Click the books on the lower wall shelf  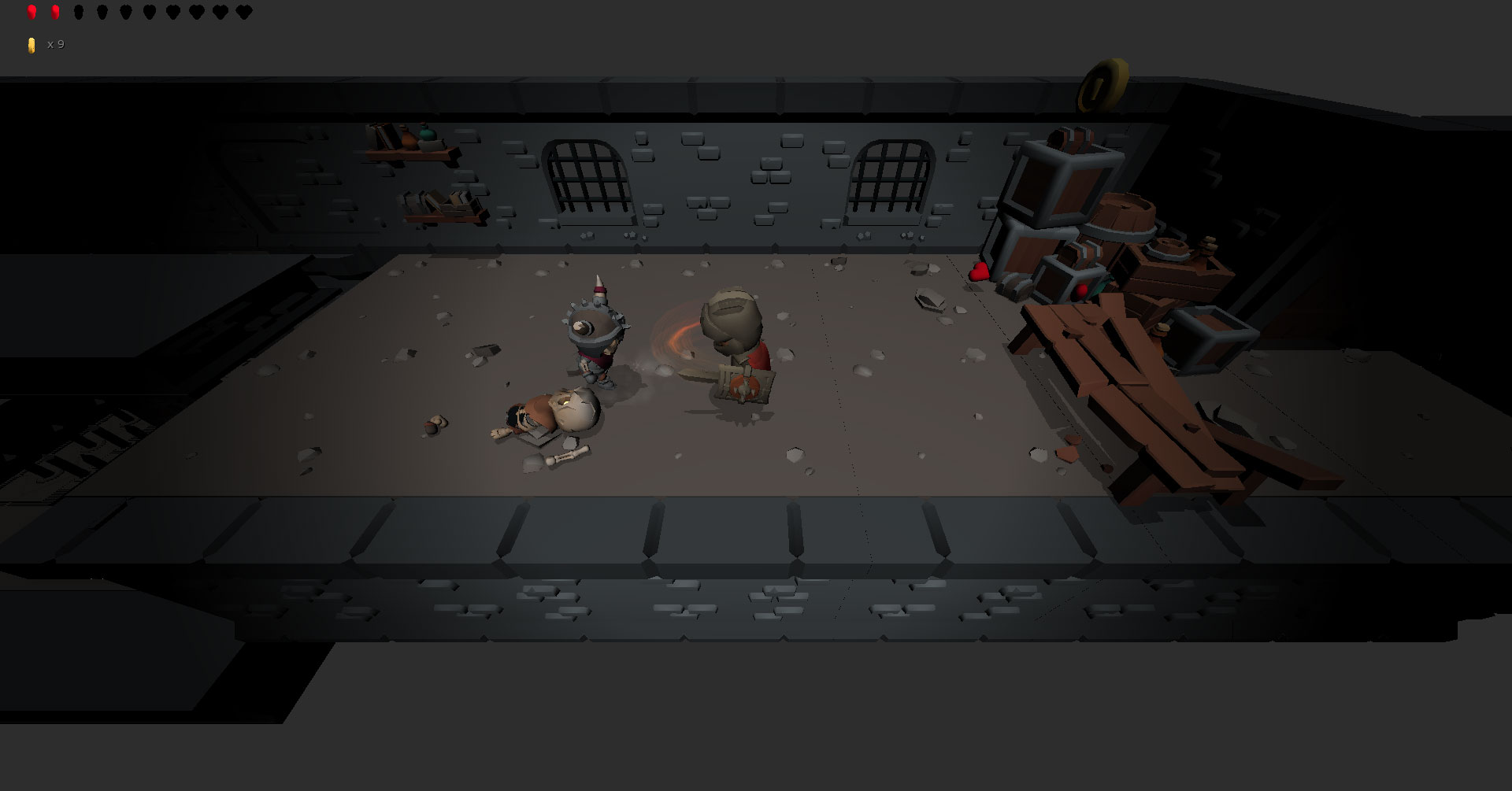pos(439,199)
